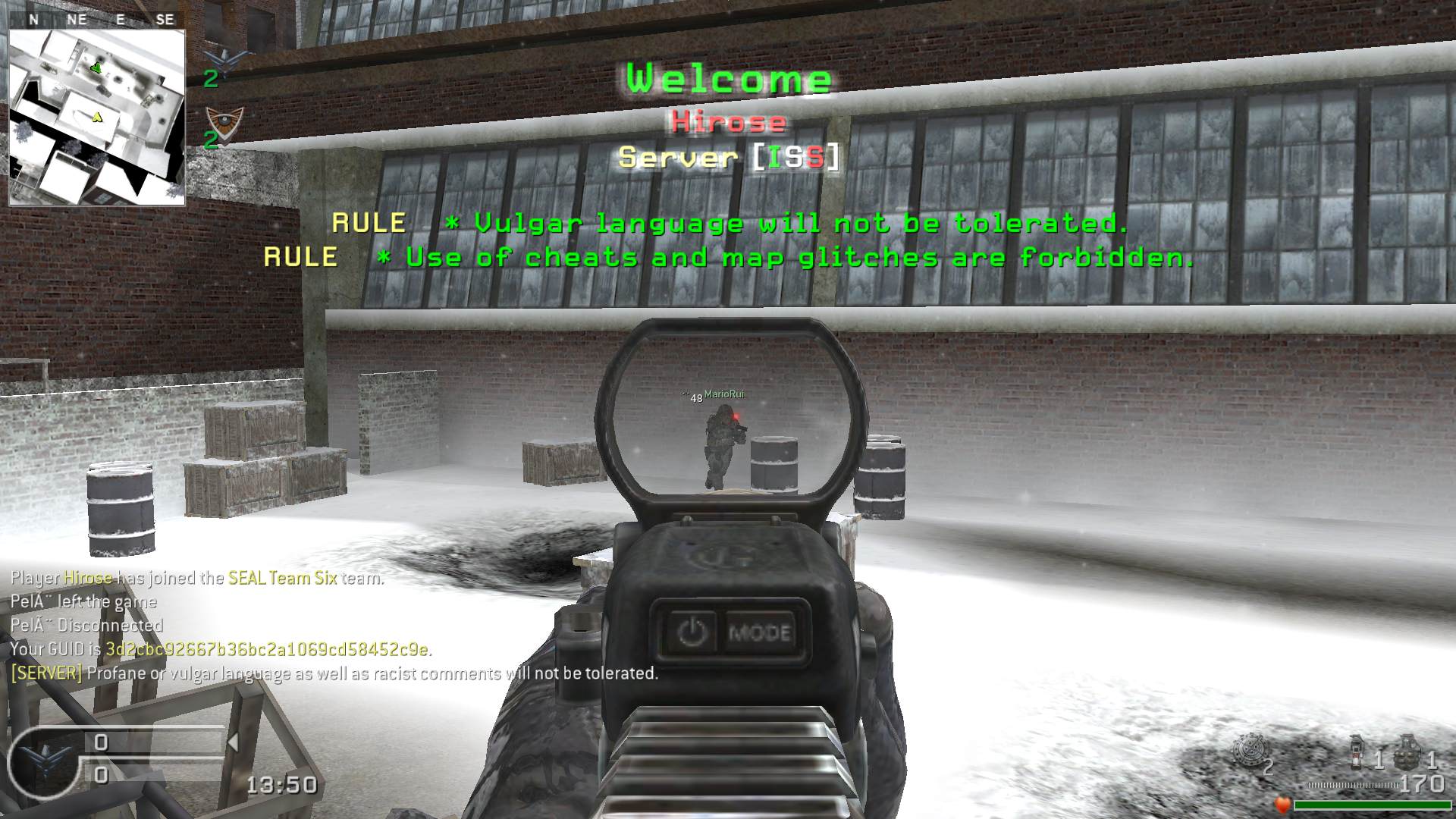The width and height of the screenshot is (1456, 819).
Task: Click the yellow player arrow on the minimap
Action: coord(97,117)
